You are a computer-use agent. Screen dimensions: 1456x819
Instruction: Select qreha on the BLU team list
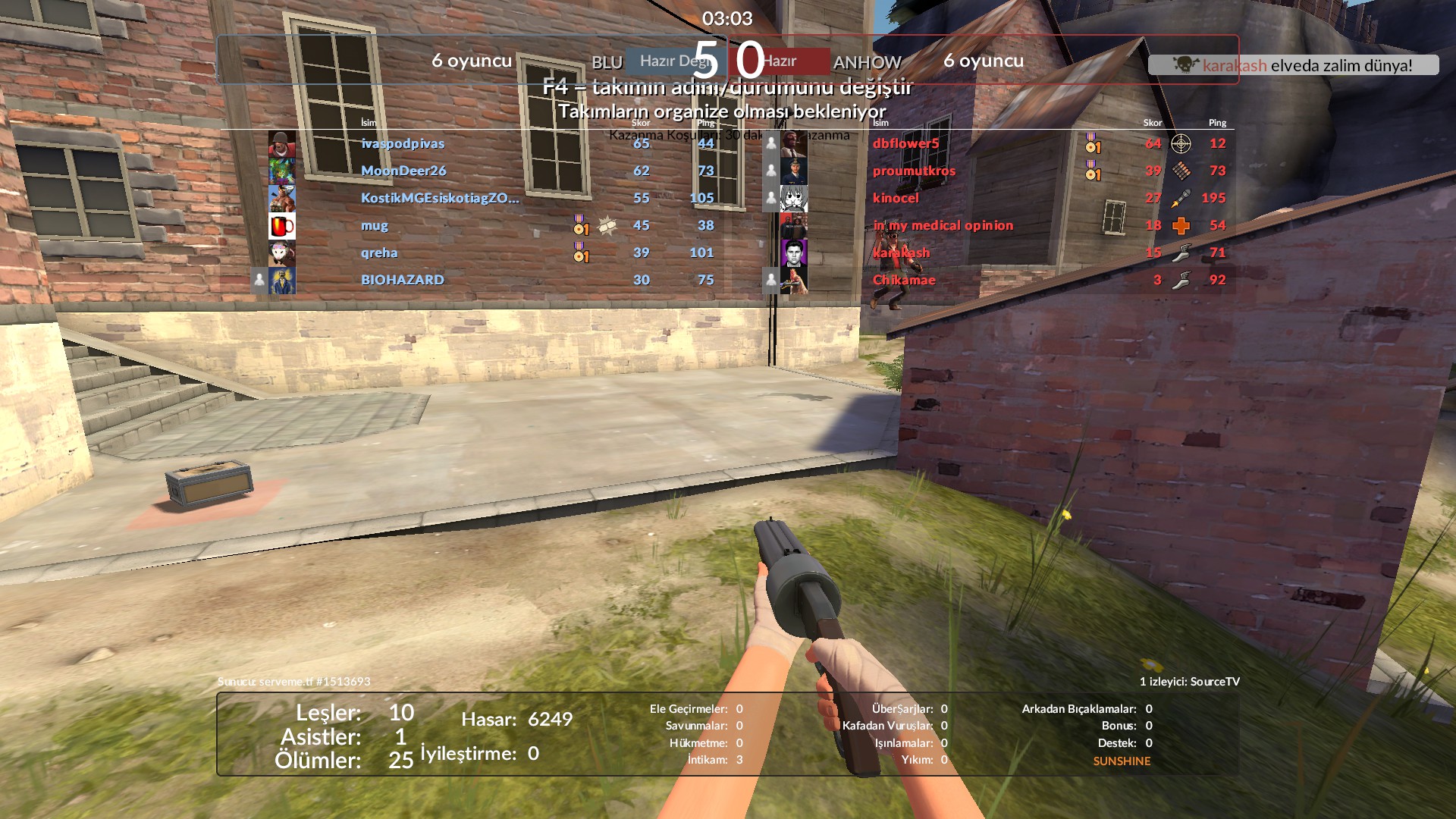click(x=379, y=253)
